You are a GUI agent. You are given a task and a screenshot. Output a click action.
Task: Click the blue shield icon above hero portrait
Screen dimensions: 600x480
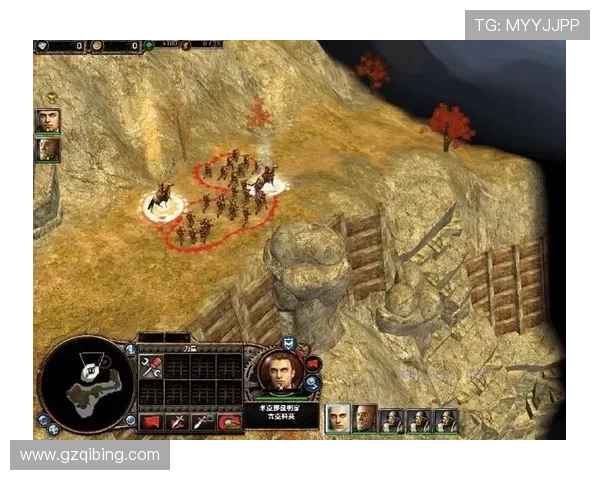click(x=288, y=343)
